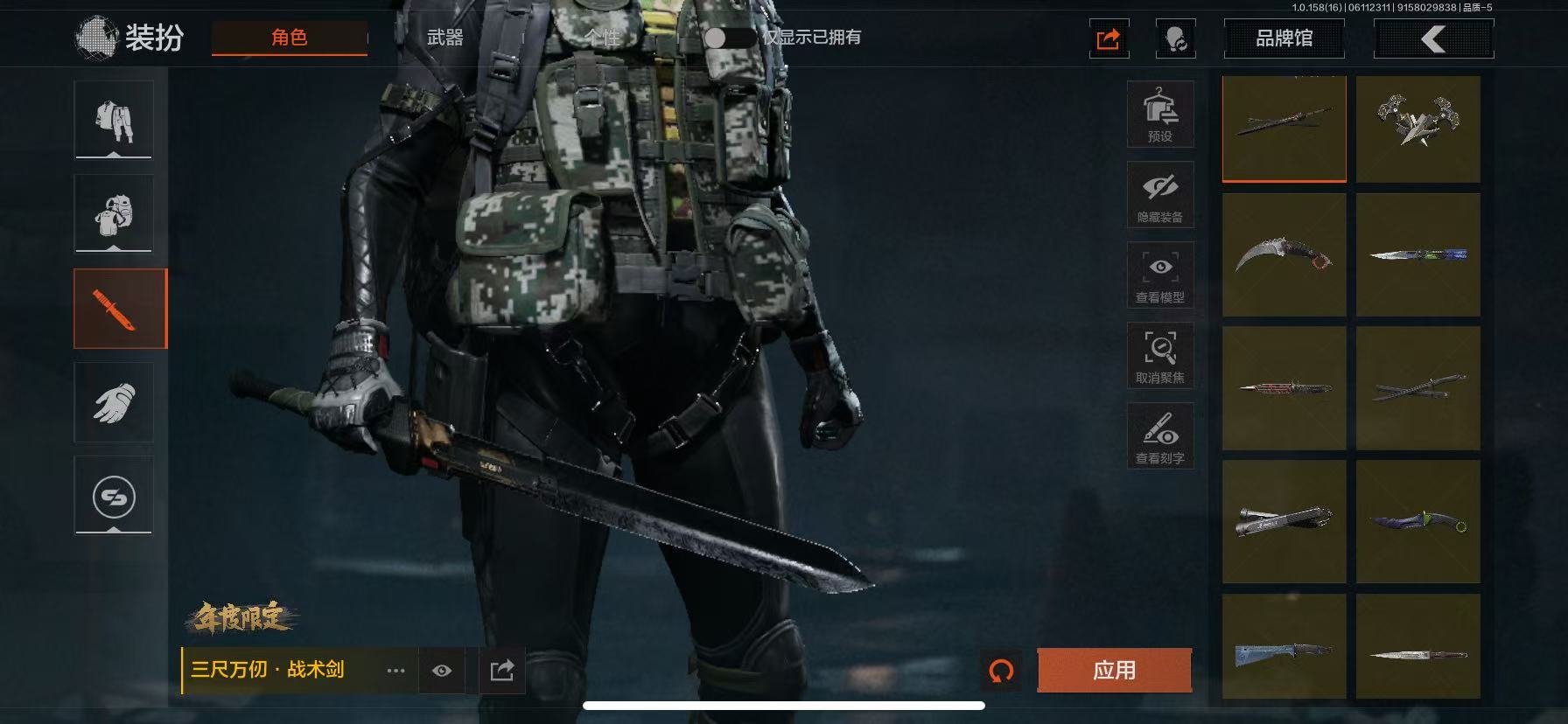Choose the backpack category icon
Image resolution: width=1568 pixels, height=724 pixels.
pyautogui.click(x=114, y=213)
